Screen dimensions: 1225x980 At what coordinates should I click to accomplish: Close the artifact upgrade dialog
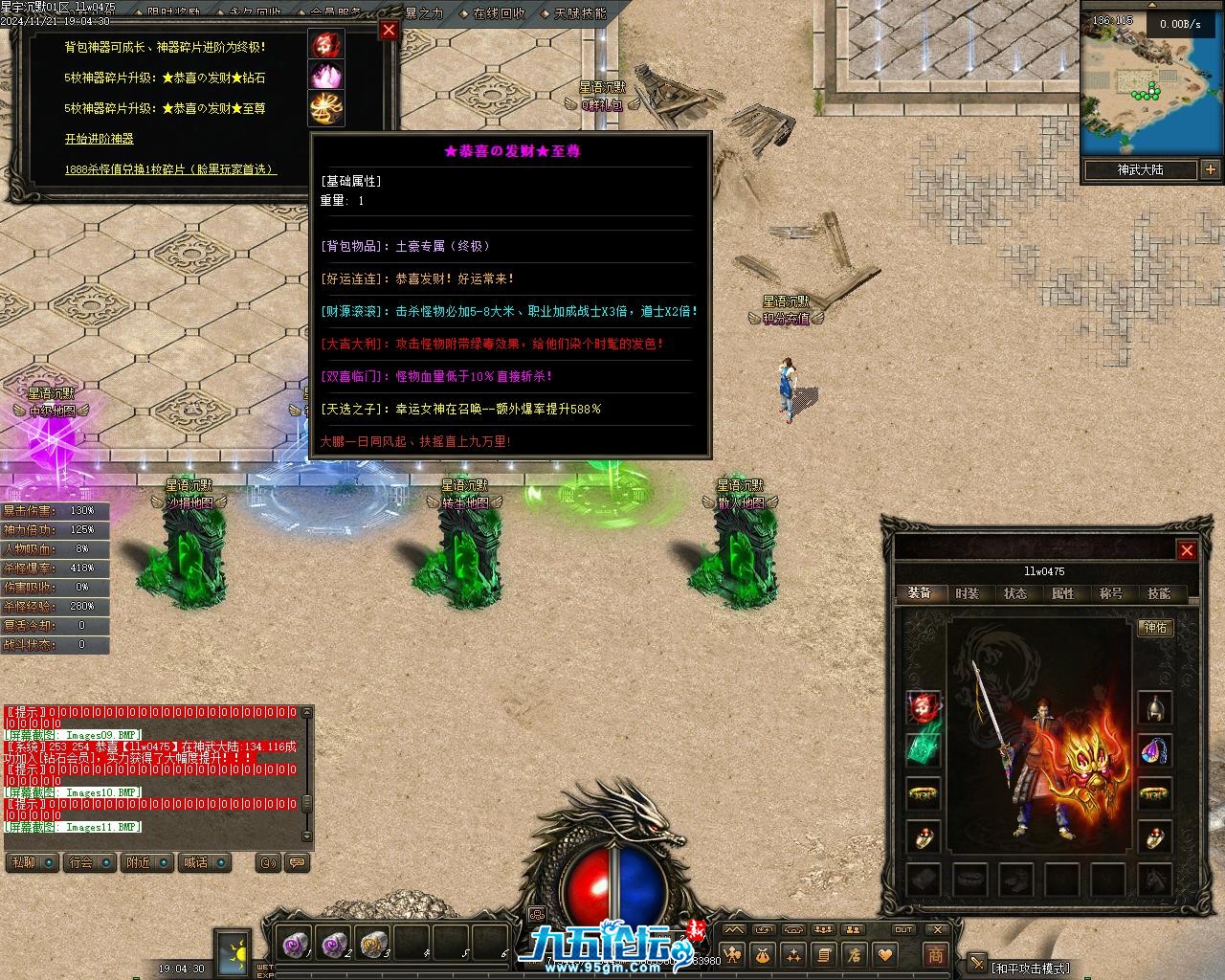pyautogui.click(x=389, y=30)
